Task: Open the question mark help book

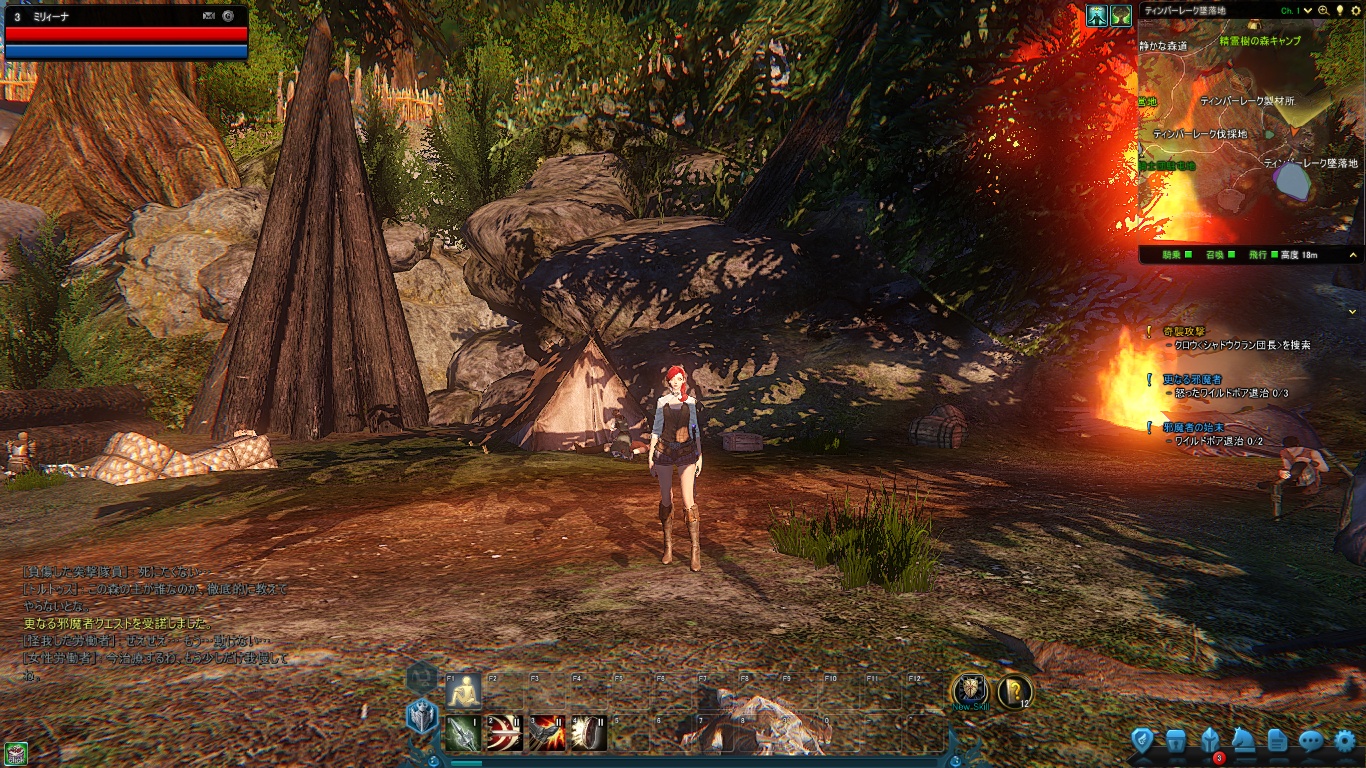Action: click(1014, 691)
